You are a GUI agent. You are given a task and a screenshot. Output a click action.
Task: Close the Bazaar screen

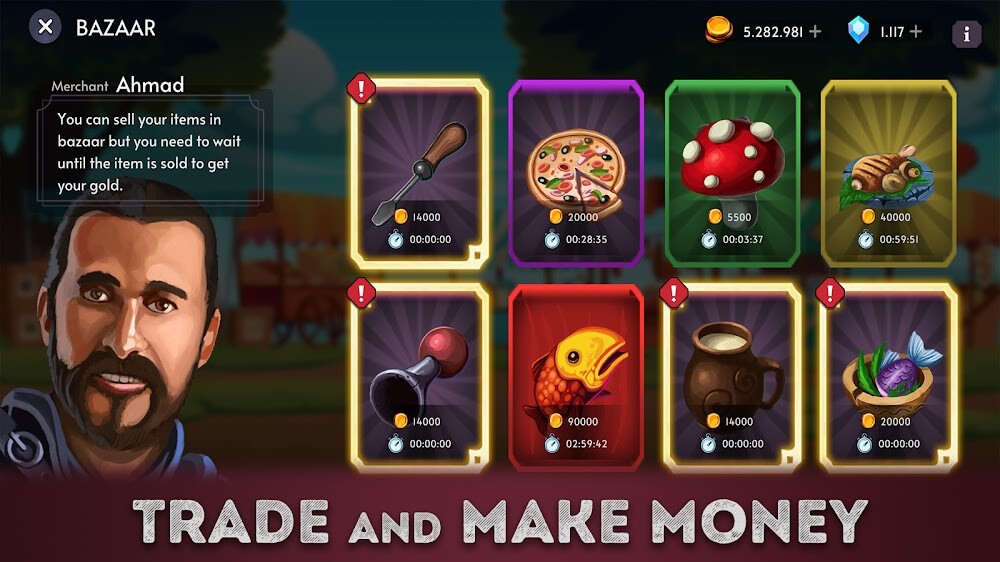coord(45,26)
